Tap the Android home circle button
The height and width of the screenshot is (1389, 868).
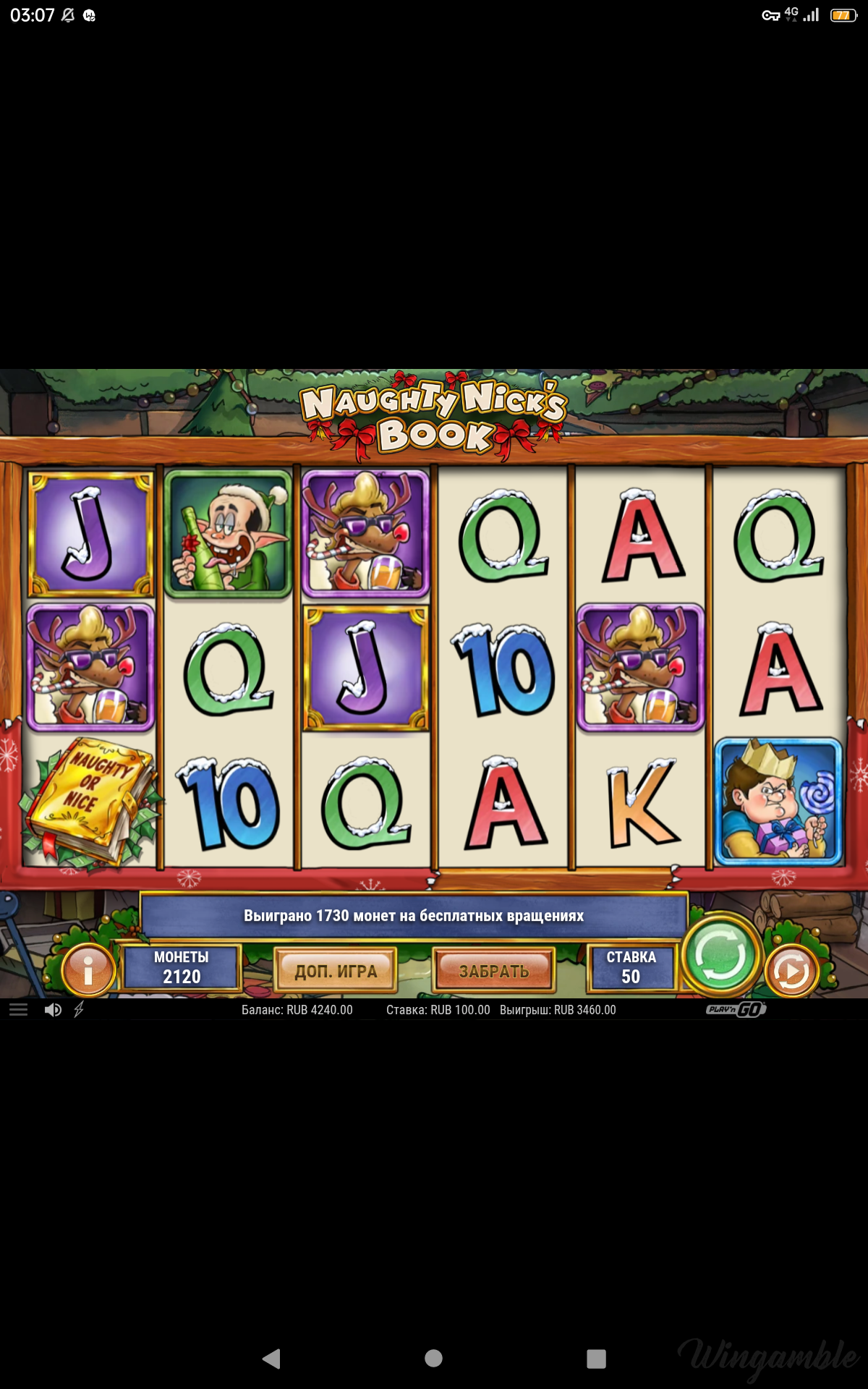click(x=434, y=1359)
